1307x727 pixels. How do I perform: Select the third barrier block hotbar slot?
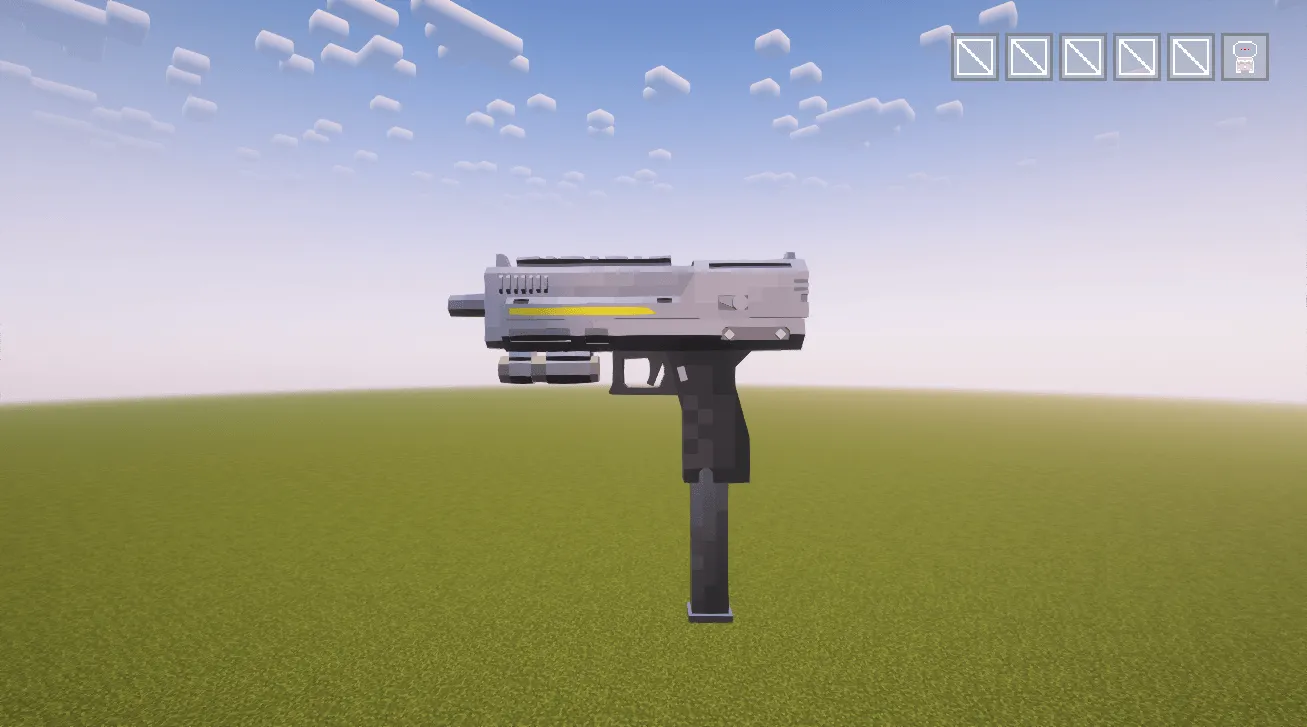click(x=1083, y=58)
